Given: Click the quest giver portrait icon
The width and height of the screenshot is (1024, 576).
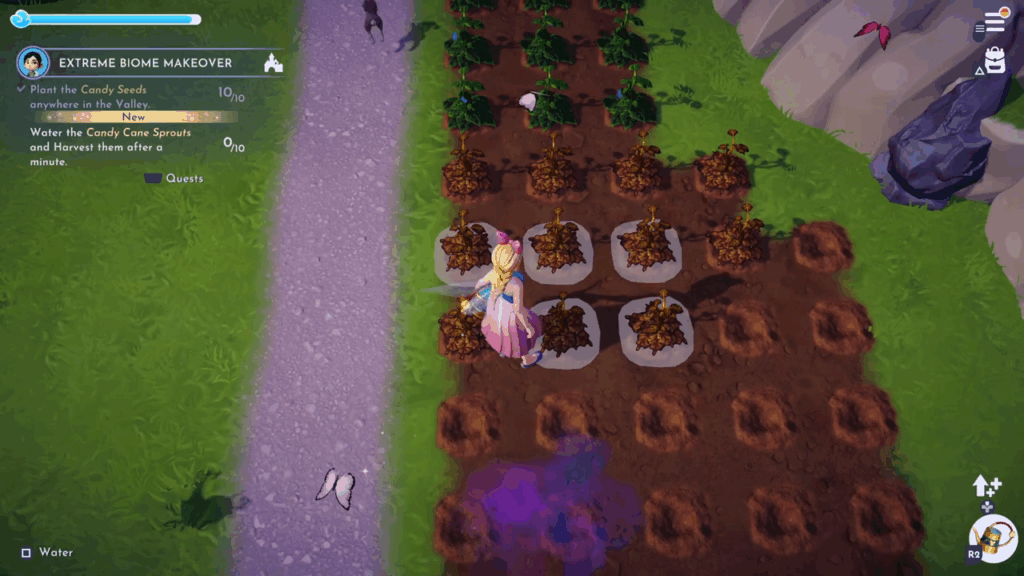Looking at the screenshot, I should coord(33,63).
